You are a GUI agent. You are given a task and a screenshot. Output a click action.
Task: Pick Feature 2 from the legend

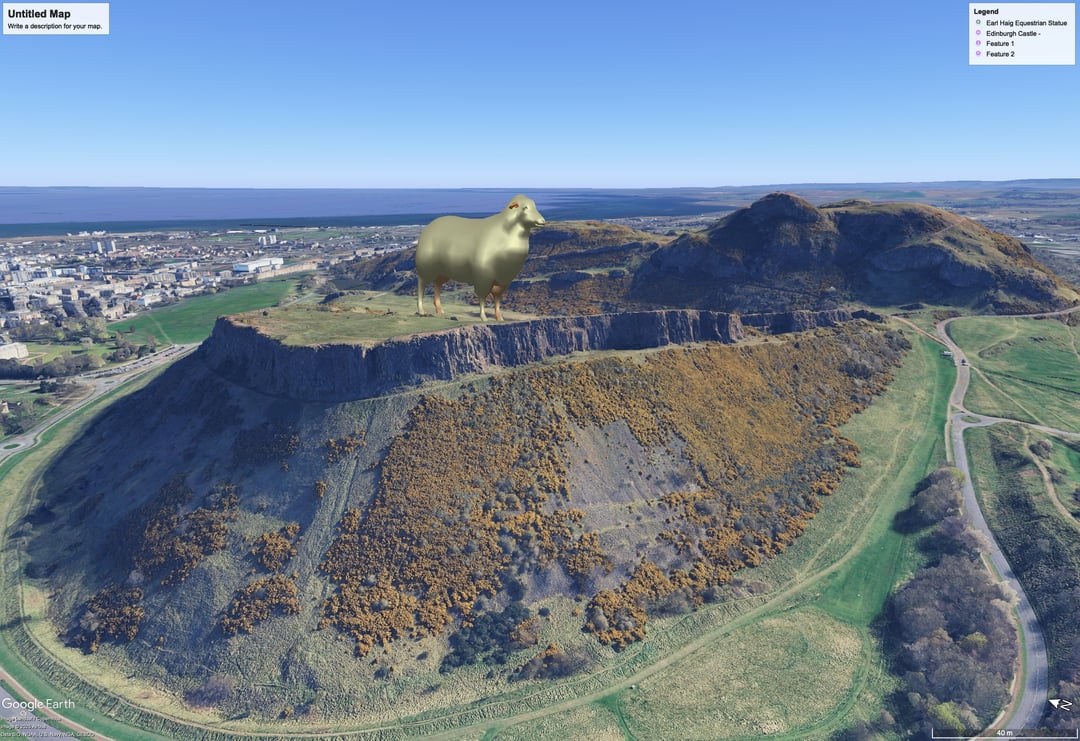[1000, 54]
